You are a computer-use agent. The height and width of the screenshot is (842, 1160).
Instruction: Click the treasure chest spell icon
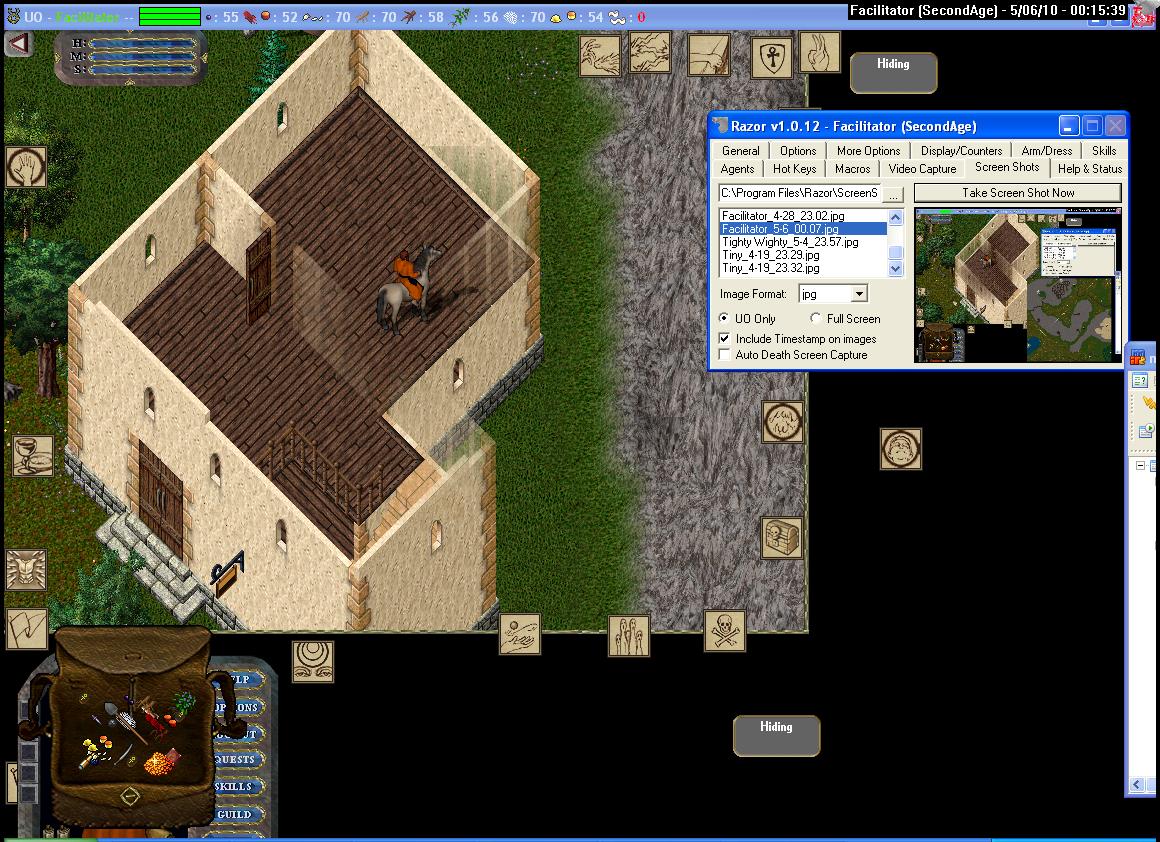pos(782,538)
